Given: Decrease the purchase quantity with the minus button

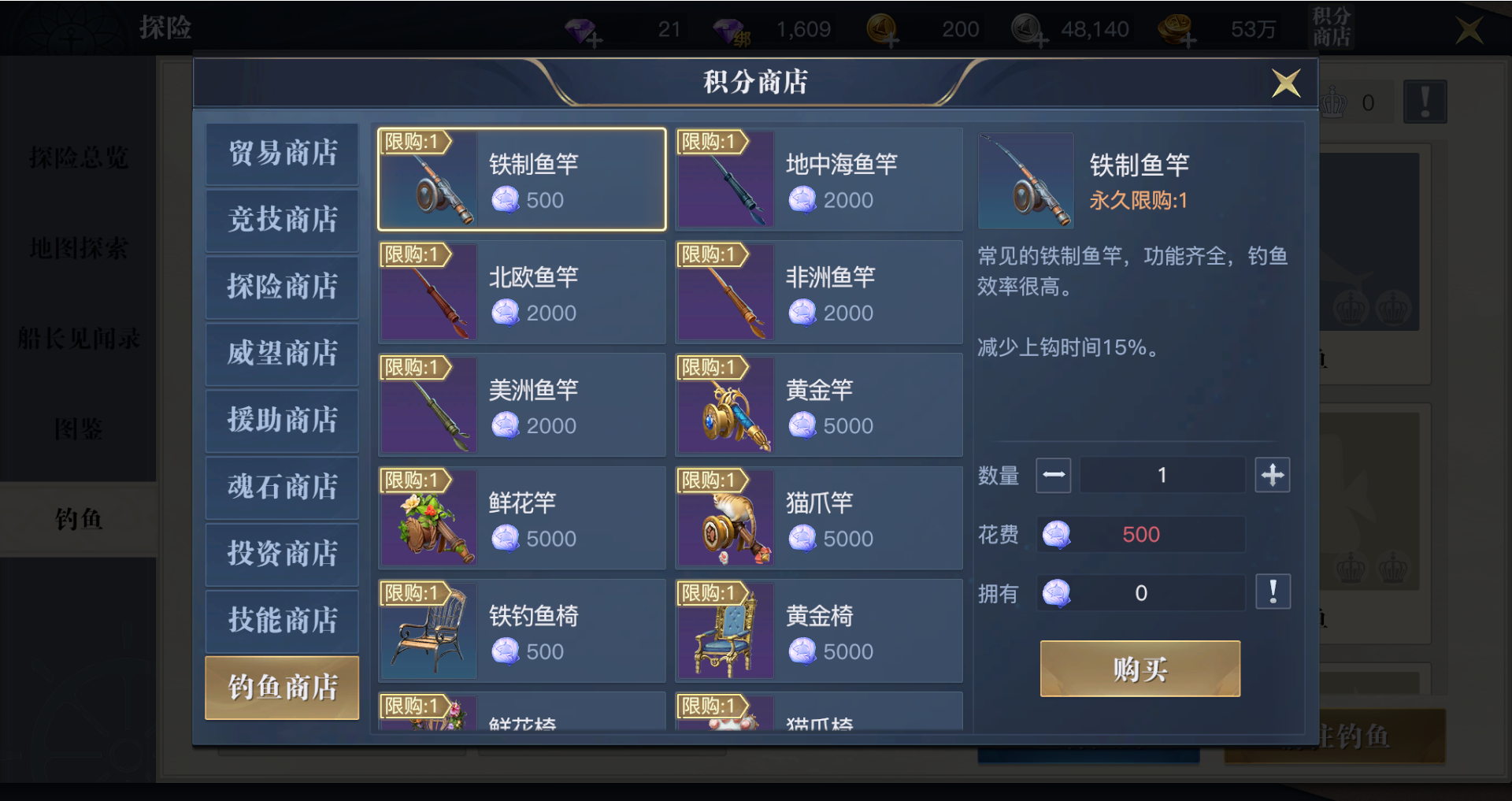Looking at the screenshot, I should 1053,474.
